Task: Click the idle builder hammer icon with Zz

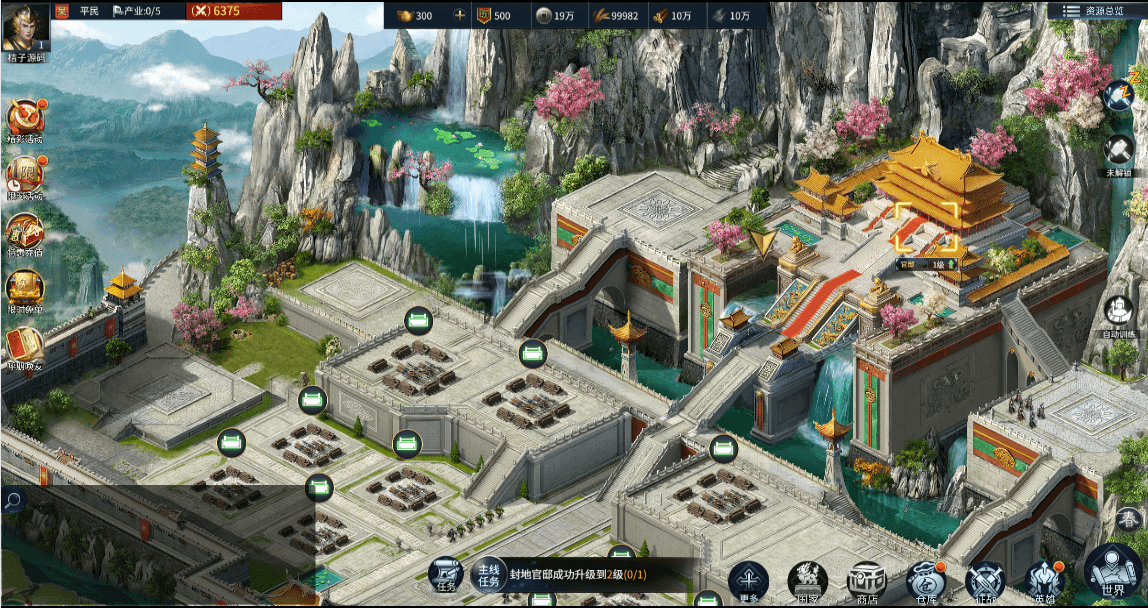Action: click(x=1118, y=96)
